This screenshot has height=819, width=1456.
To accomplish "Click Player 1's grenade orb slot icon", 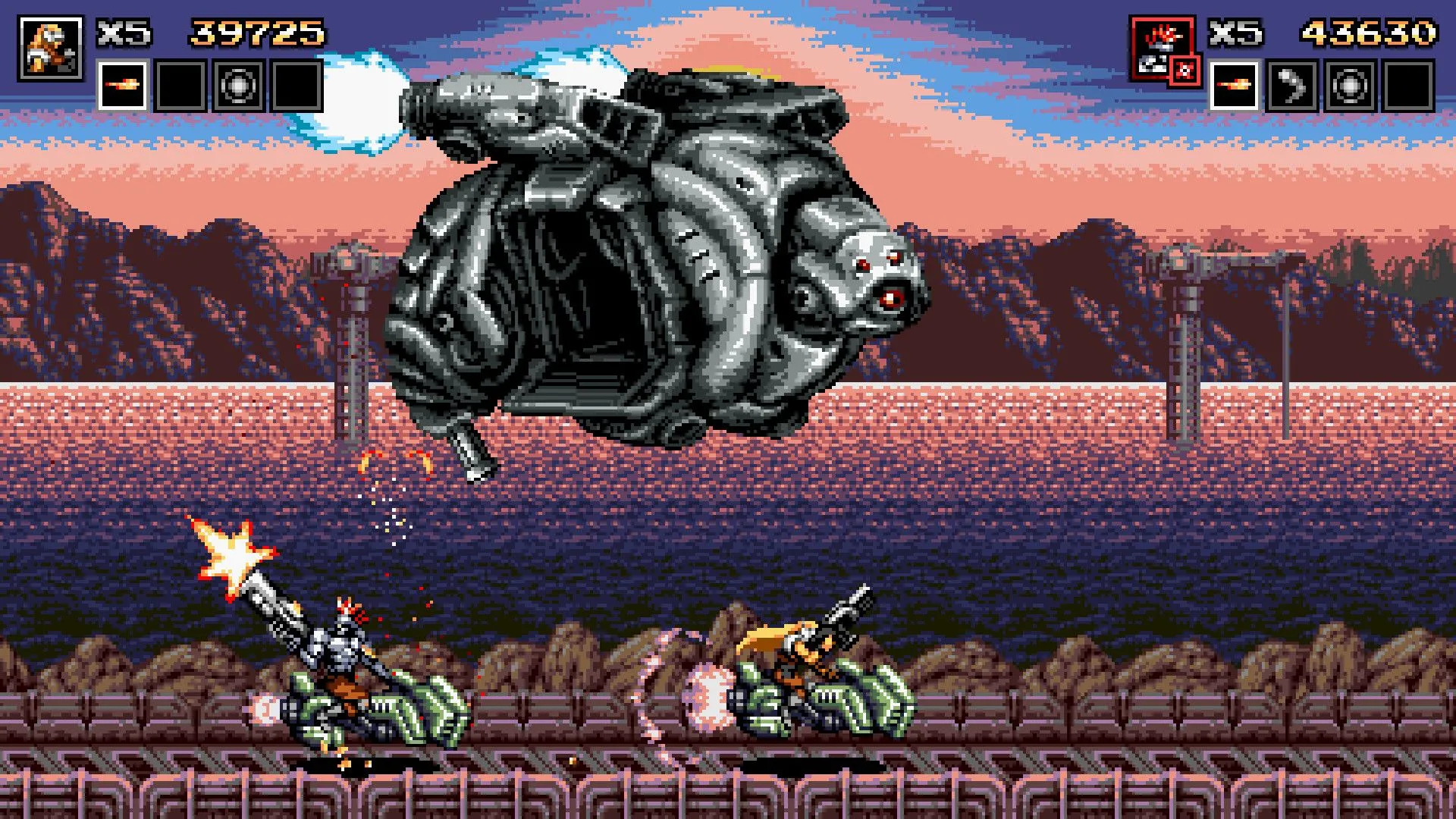I will point(237,83).
